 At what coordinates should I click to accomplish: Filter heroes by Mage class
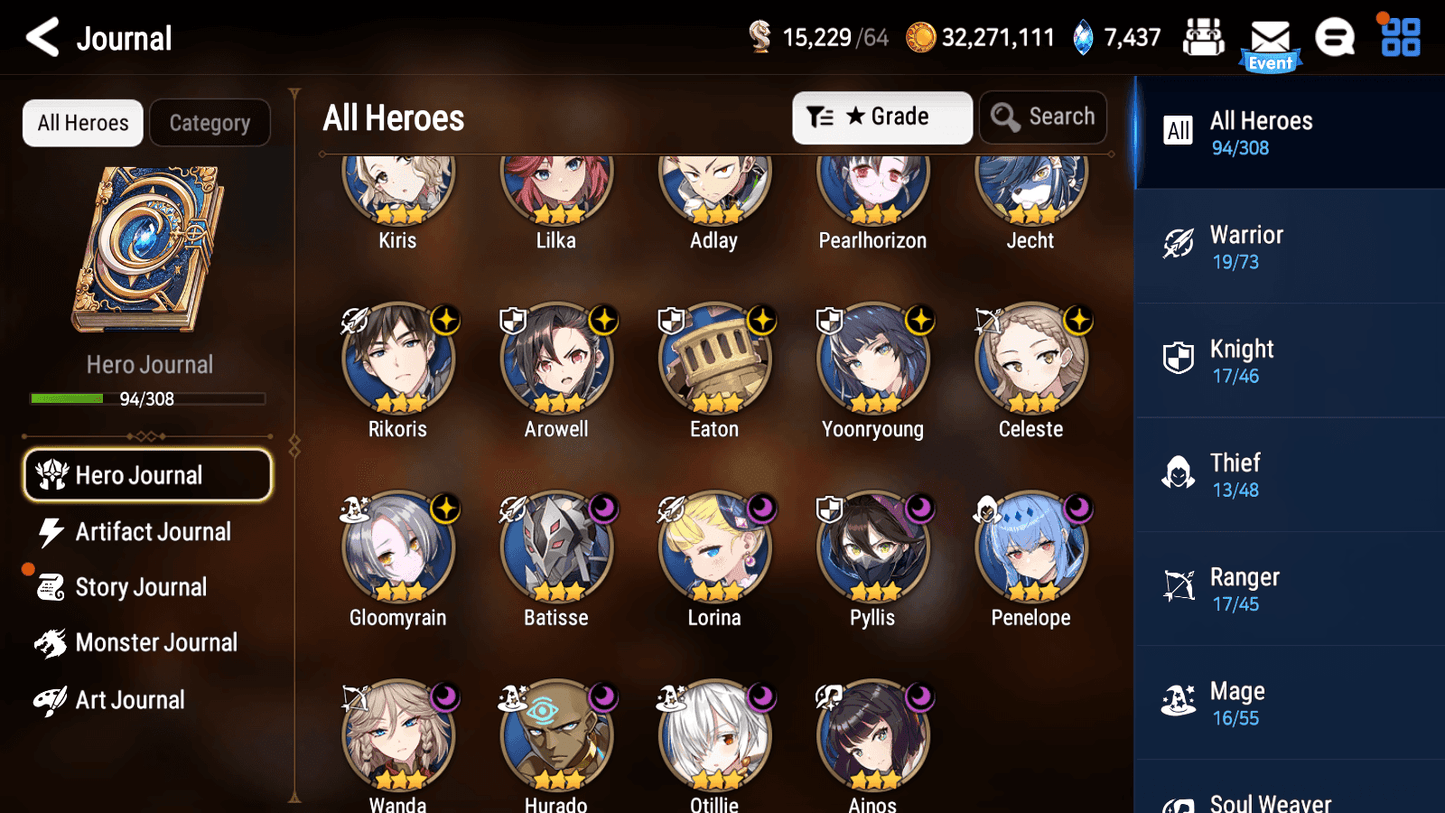click(1288, 702)
